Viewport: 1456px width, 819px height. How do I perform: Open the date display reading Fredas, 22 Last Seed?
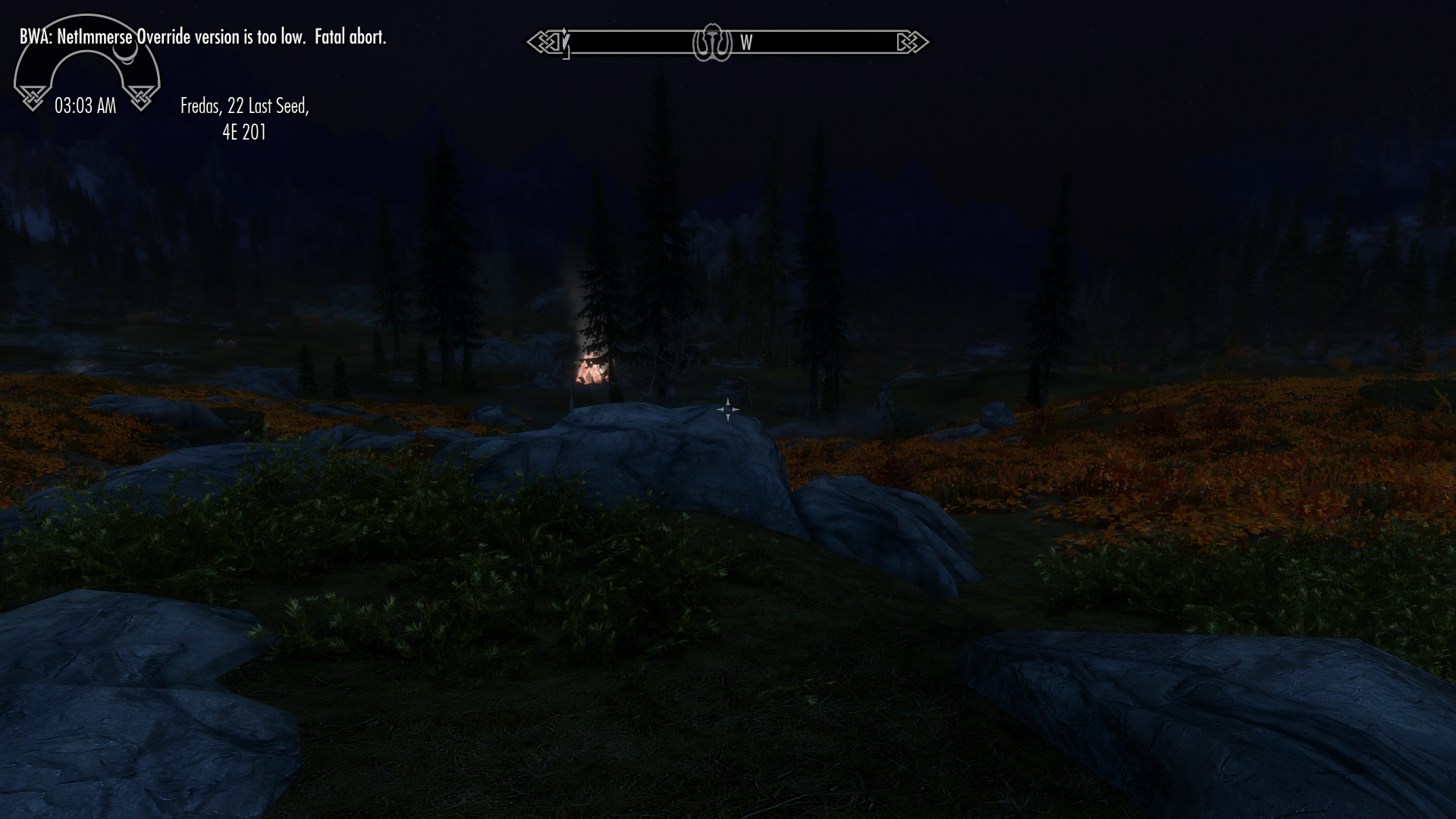244,106
